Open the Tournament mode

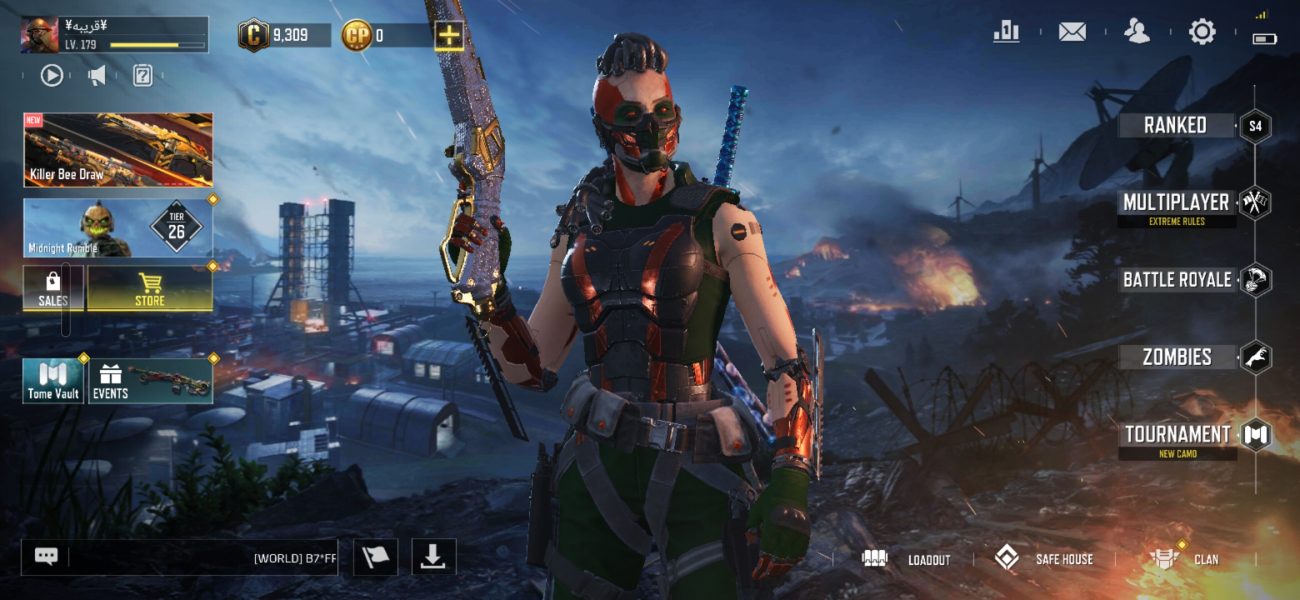(1177, 435)
